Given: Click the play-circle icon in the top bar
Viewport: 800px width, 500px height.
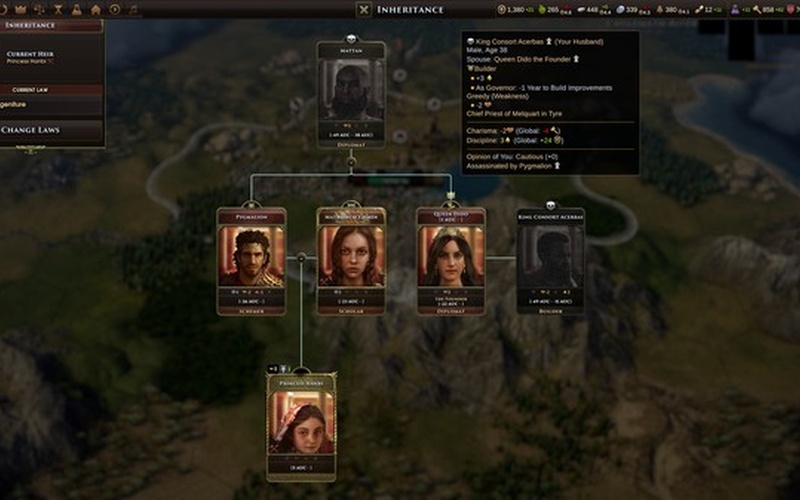Looking at the screenshot, I should pyautogui.click(x=116, y=9).
